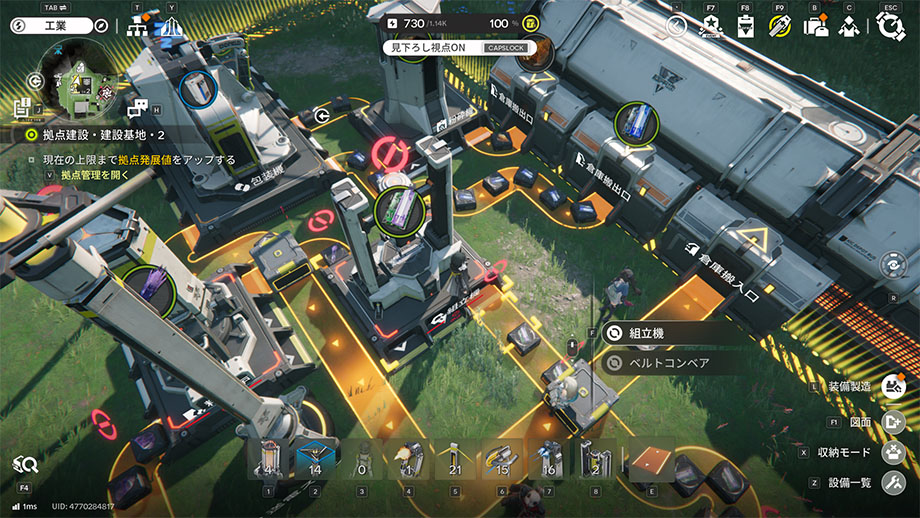Click the collapse arrow in top bar
This screenshot has width=920, height=518.
[x=677, y=27]
